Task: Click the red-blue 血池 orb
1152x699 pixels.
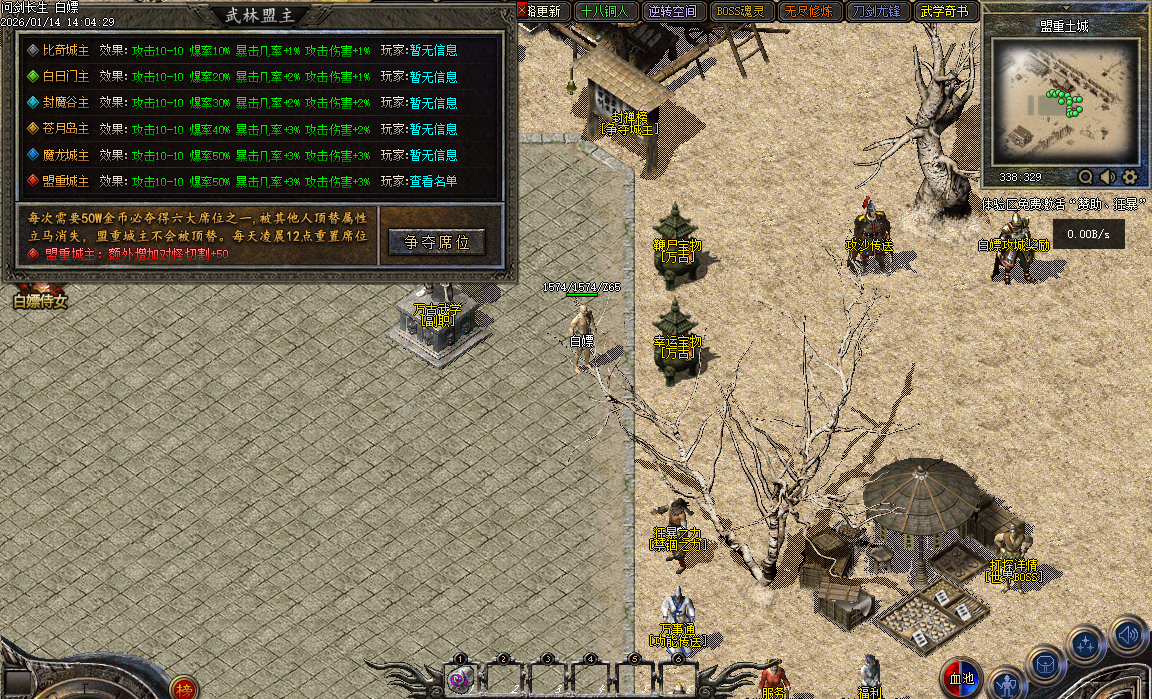Action: (x=962, y=679)
